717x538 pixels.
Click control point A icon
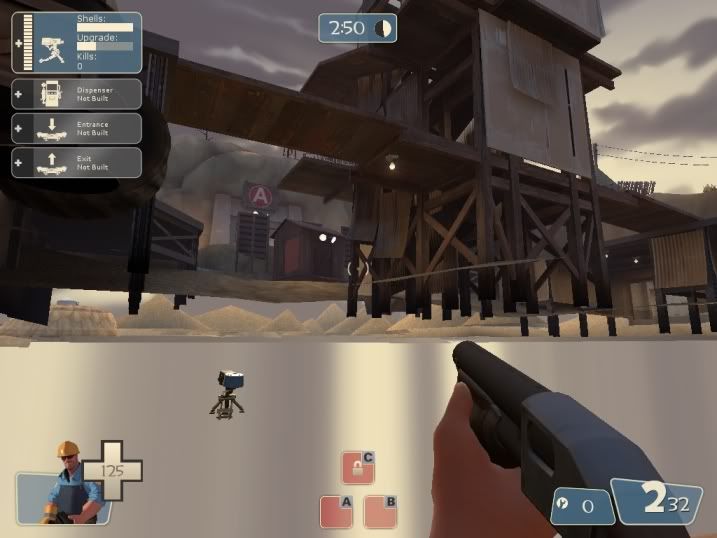tap(336, 511)
